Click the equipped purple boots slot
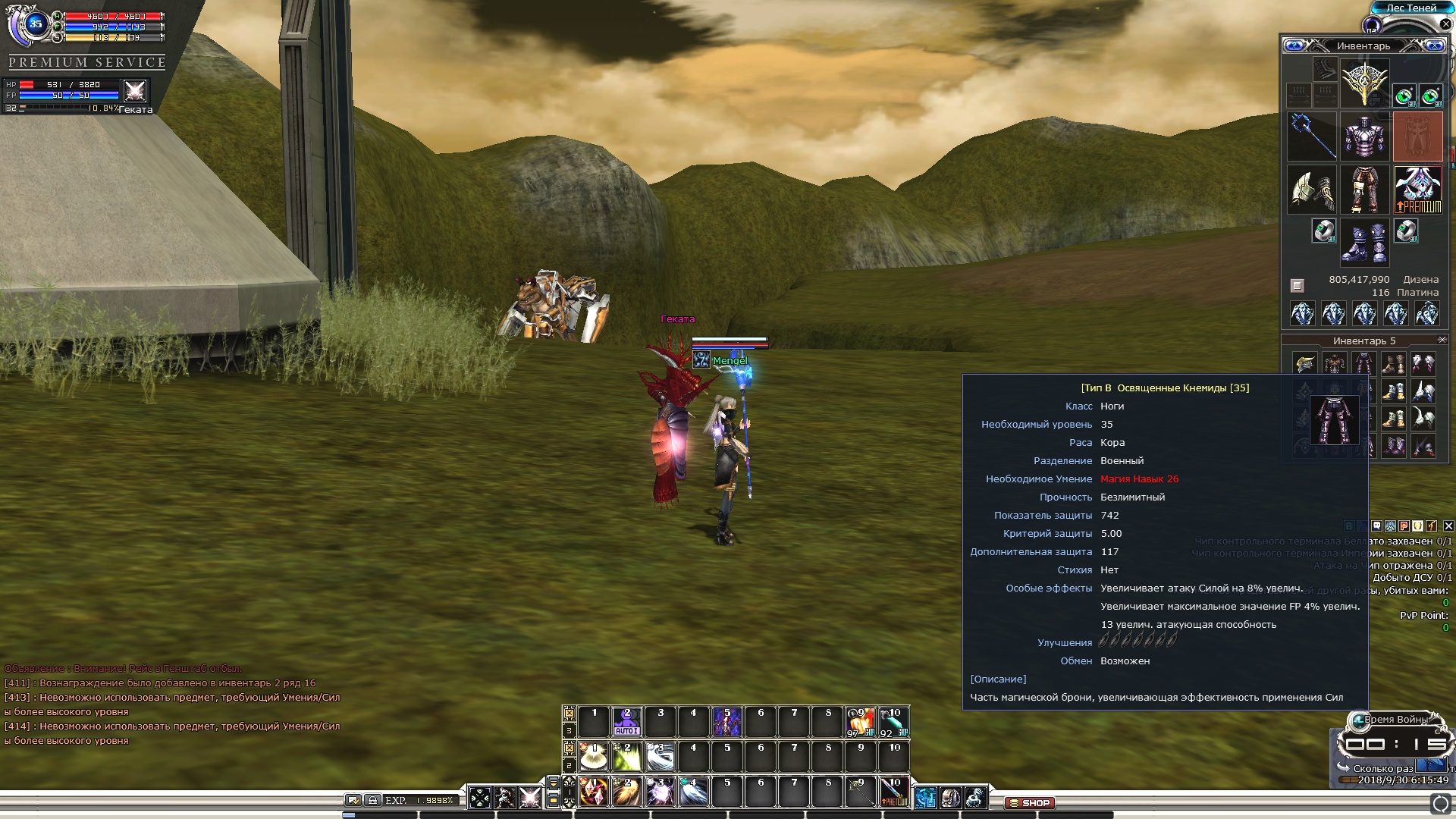 click(1364, 242)
